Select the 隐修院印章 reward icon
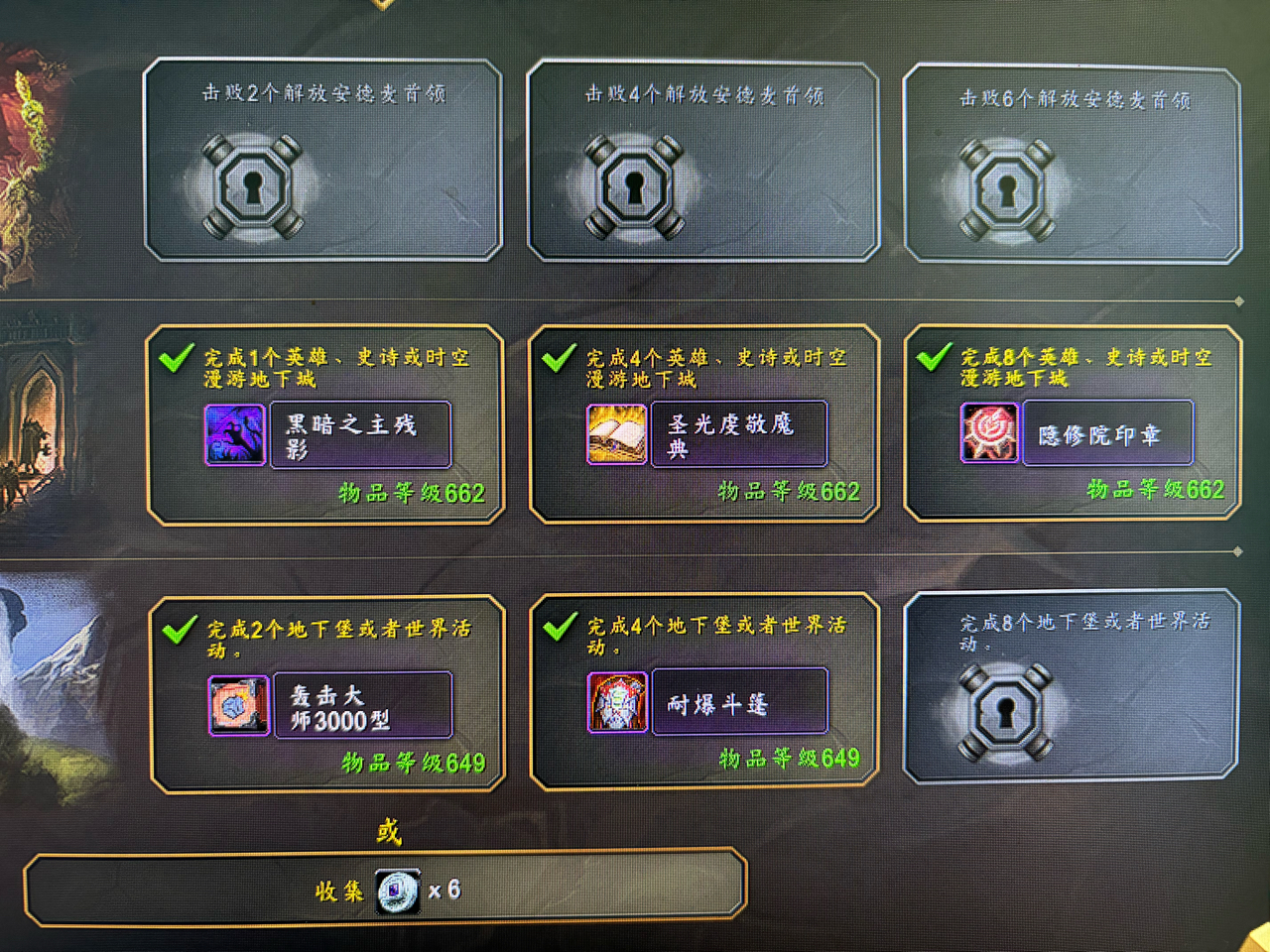1270x952 pixels. pyautogui.click(x=989, y=431)
